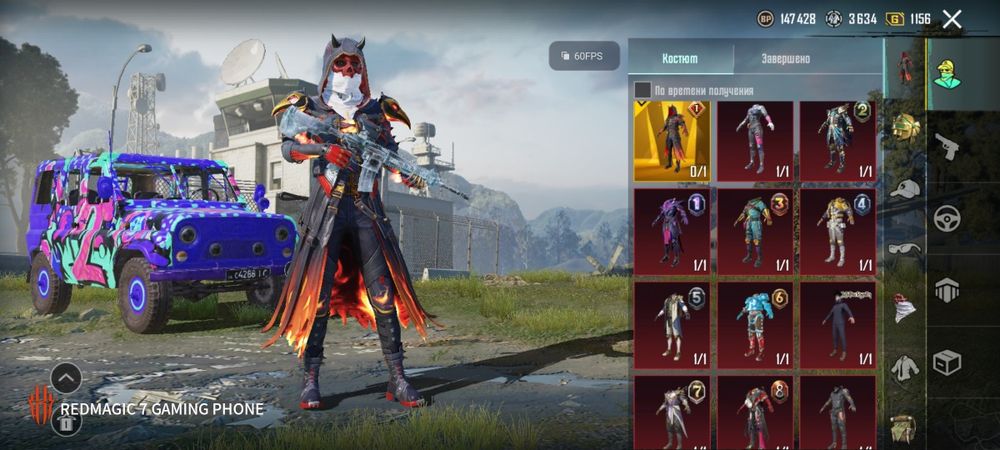
Task: Toggle the По времени получения checkbox
Action: (x=643, y=90)
